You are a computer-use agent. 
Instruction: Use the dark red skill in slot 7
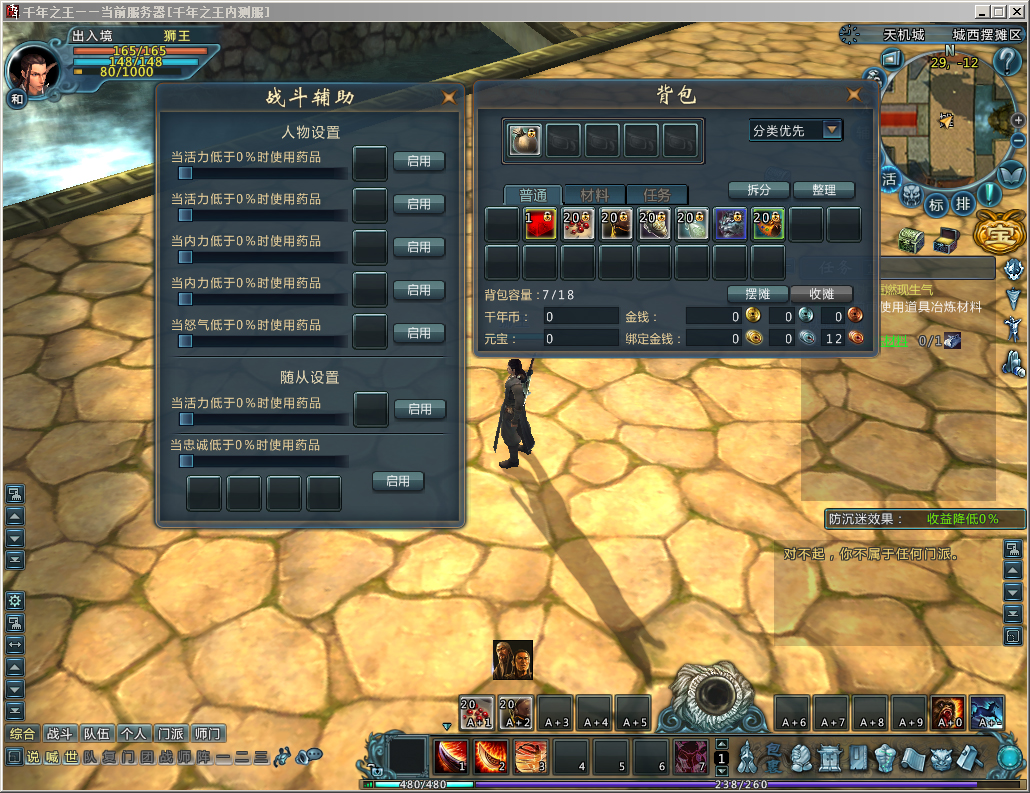(x=690, y=757)
